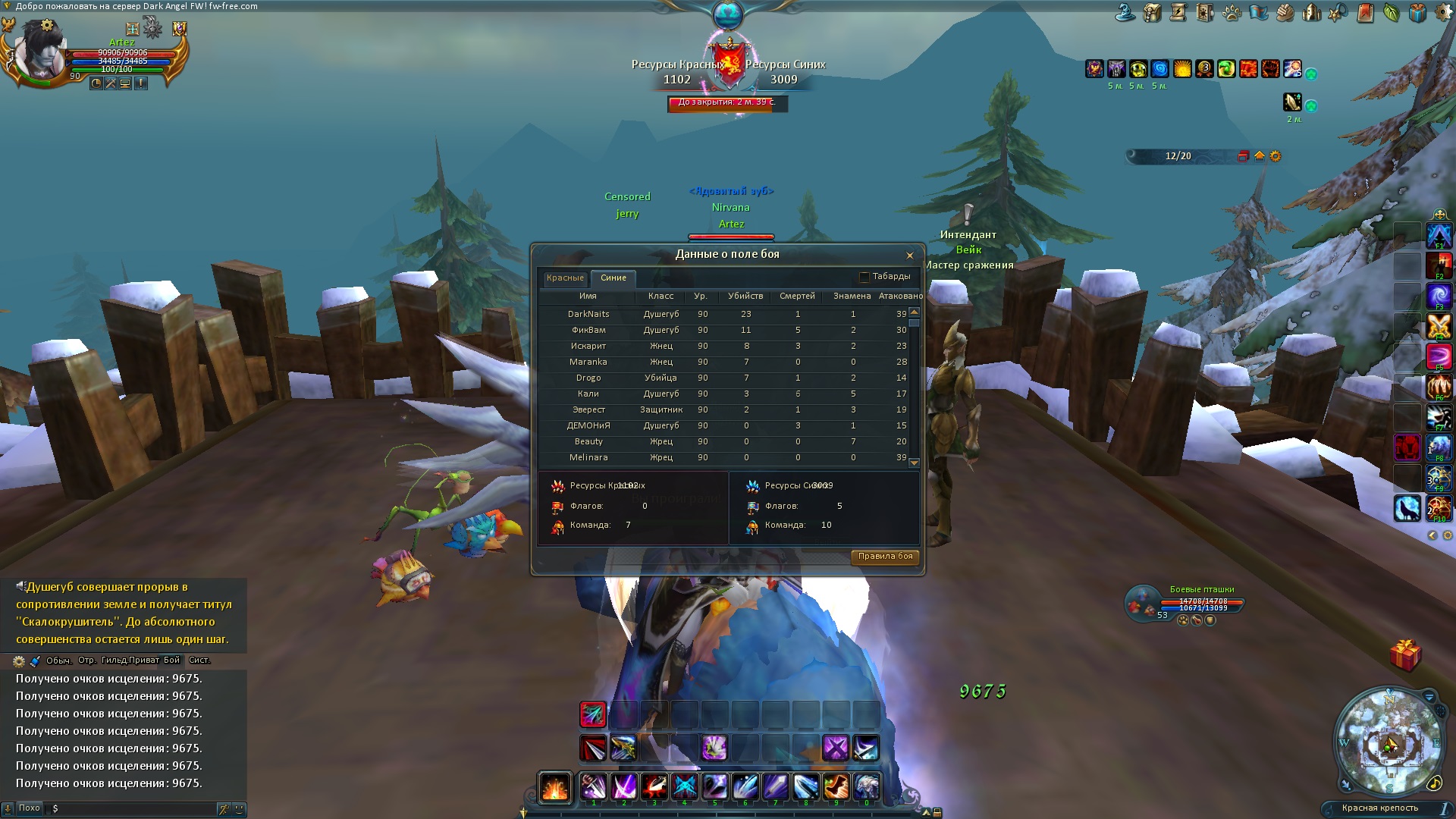Screen dimensions: 1456x819
Task: Open the handshake social menu icon
Action: [x=1285, y=13]
